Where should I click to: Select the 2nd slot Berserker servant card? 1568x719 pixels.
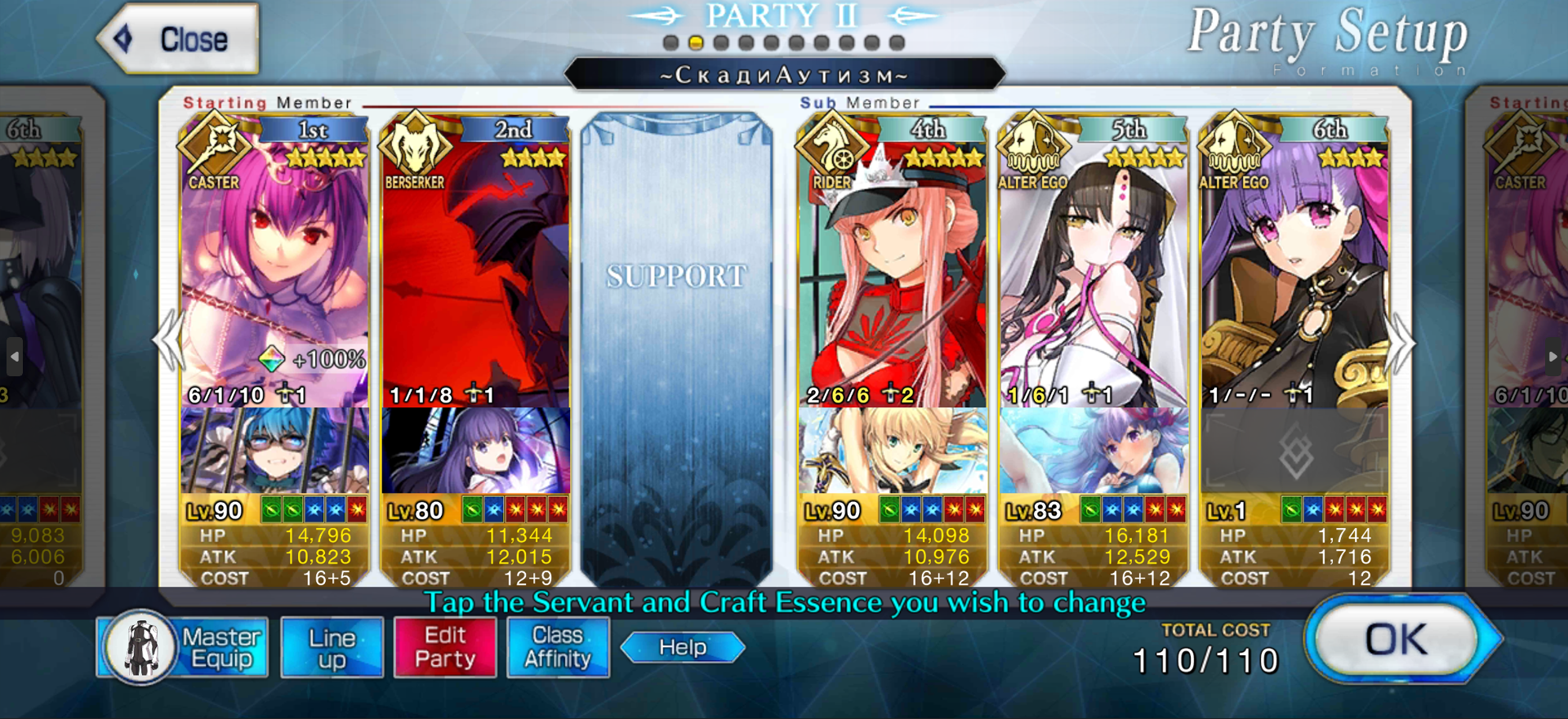[475, 269]
